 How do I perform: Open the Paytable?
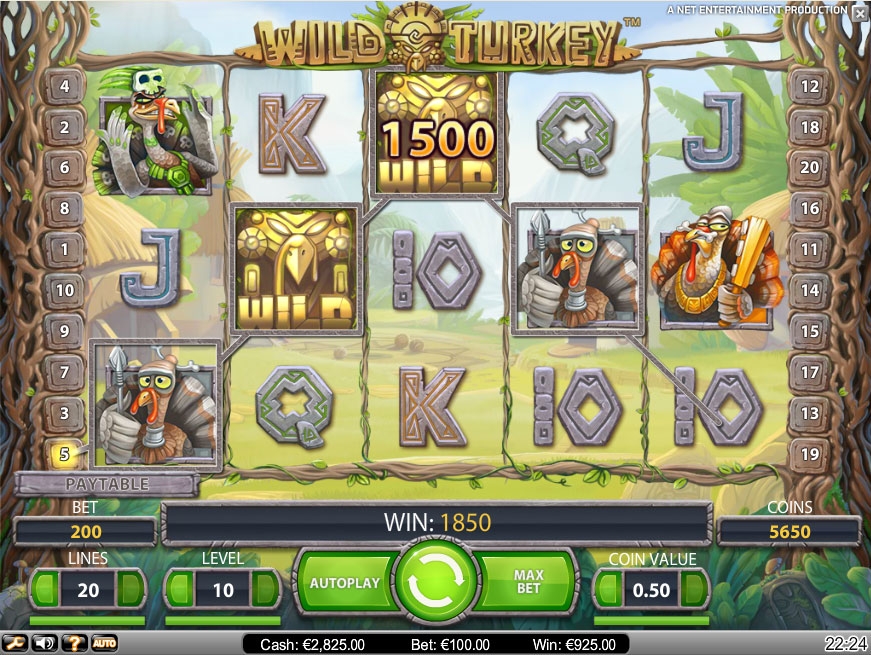(107, 484)
